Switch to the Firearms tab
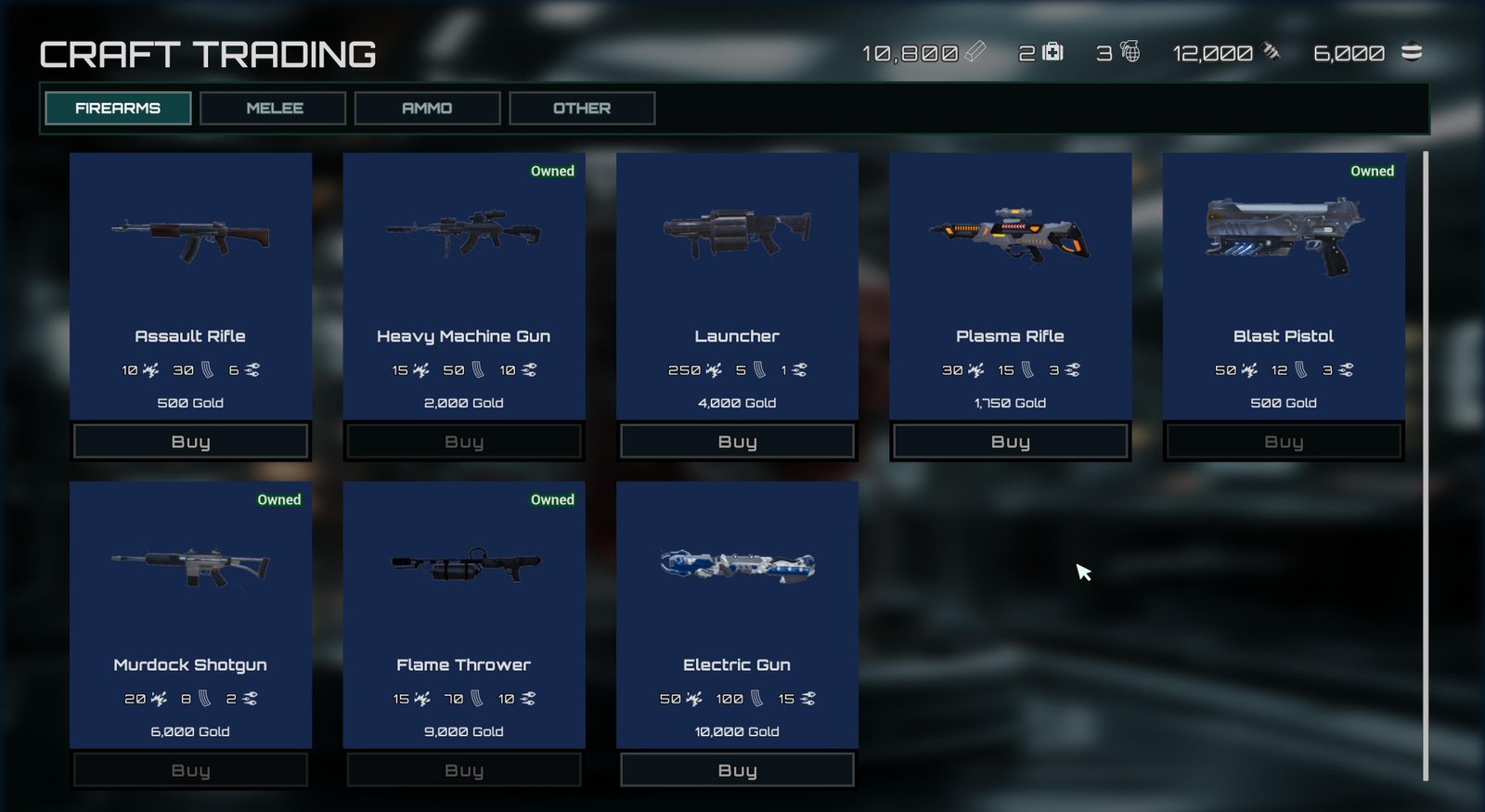Image resolution: width=1485 pixels, height=812 pixels. [x=118, y=108]
